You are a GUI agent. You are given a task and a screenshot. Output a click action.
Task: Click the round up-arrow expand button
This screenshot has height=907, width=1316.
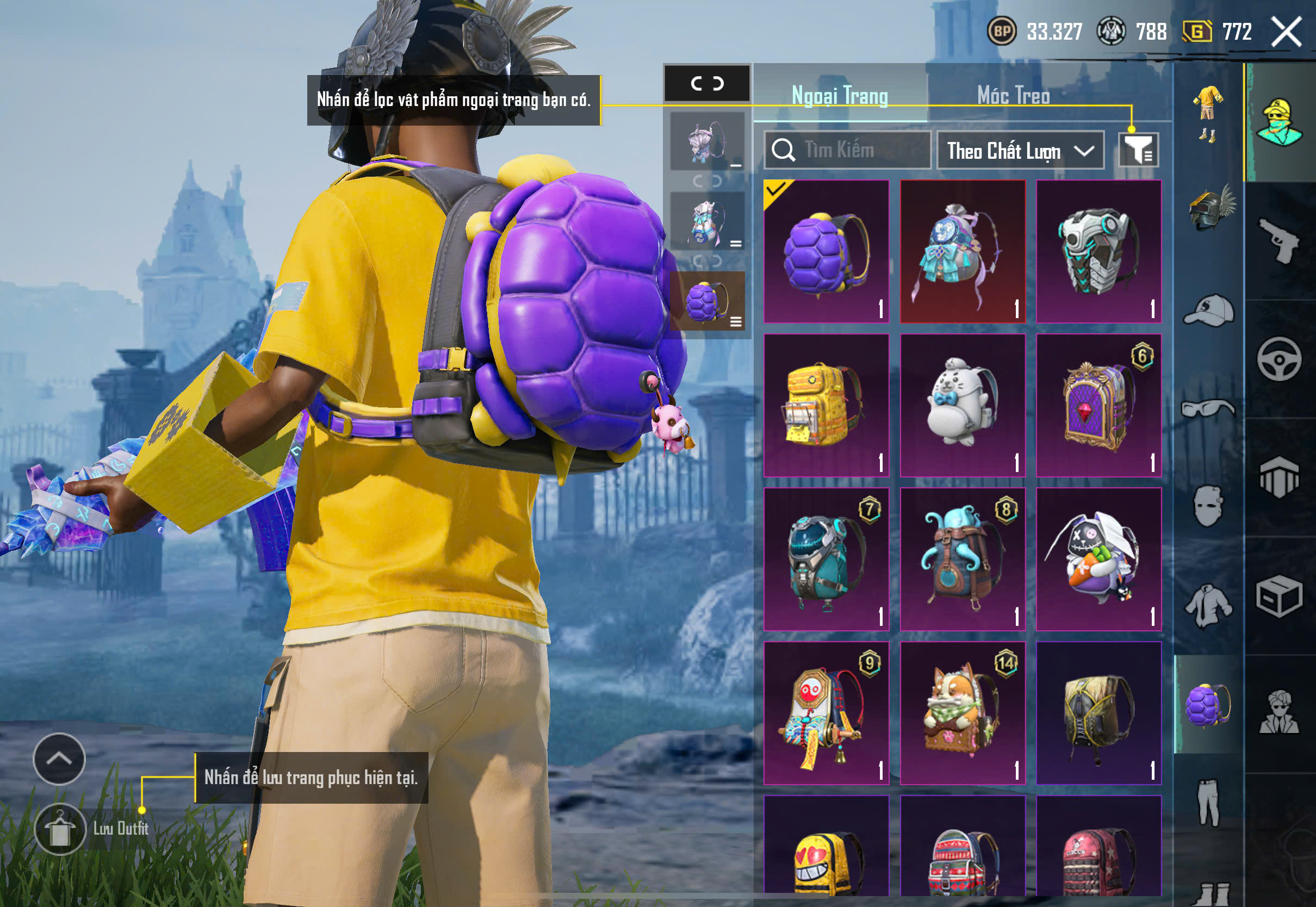(x=59, y=759)
